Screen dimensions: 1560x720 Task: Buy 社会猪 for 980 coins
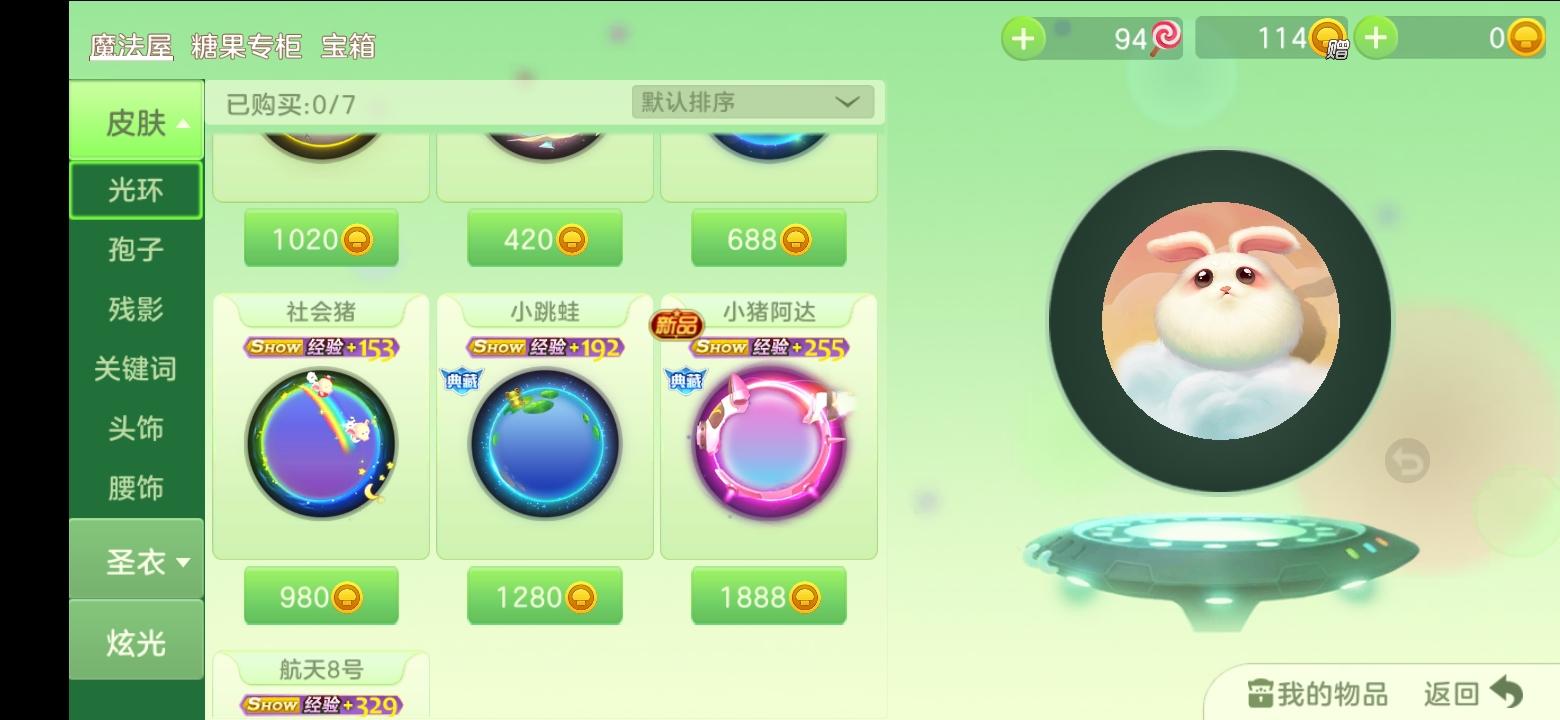click(320, 595)
